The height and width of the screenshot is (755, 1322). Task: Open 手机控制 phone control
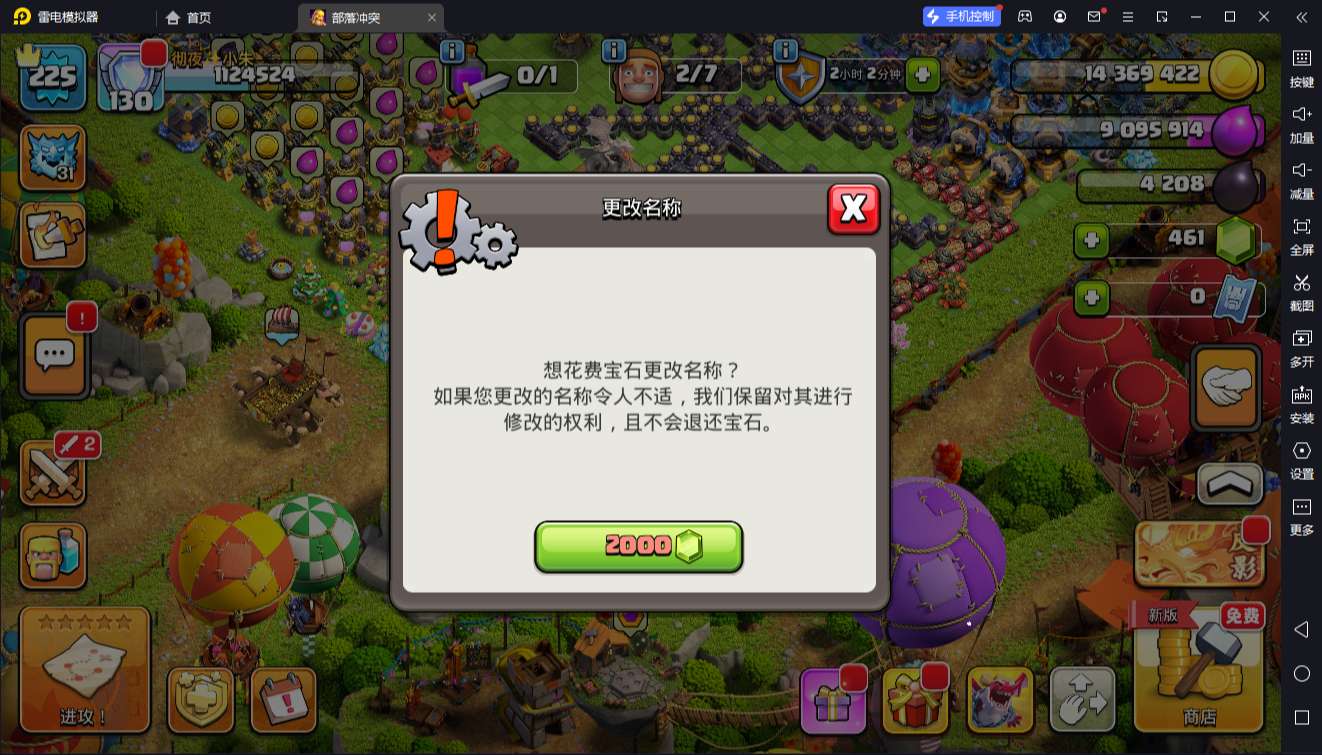pyautogui.click(x=960, y=16)
